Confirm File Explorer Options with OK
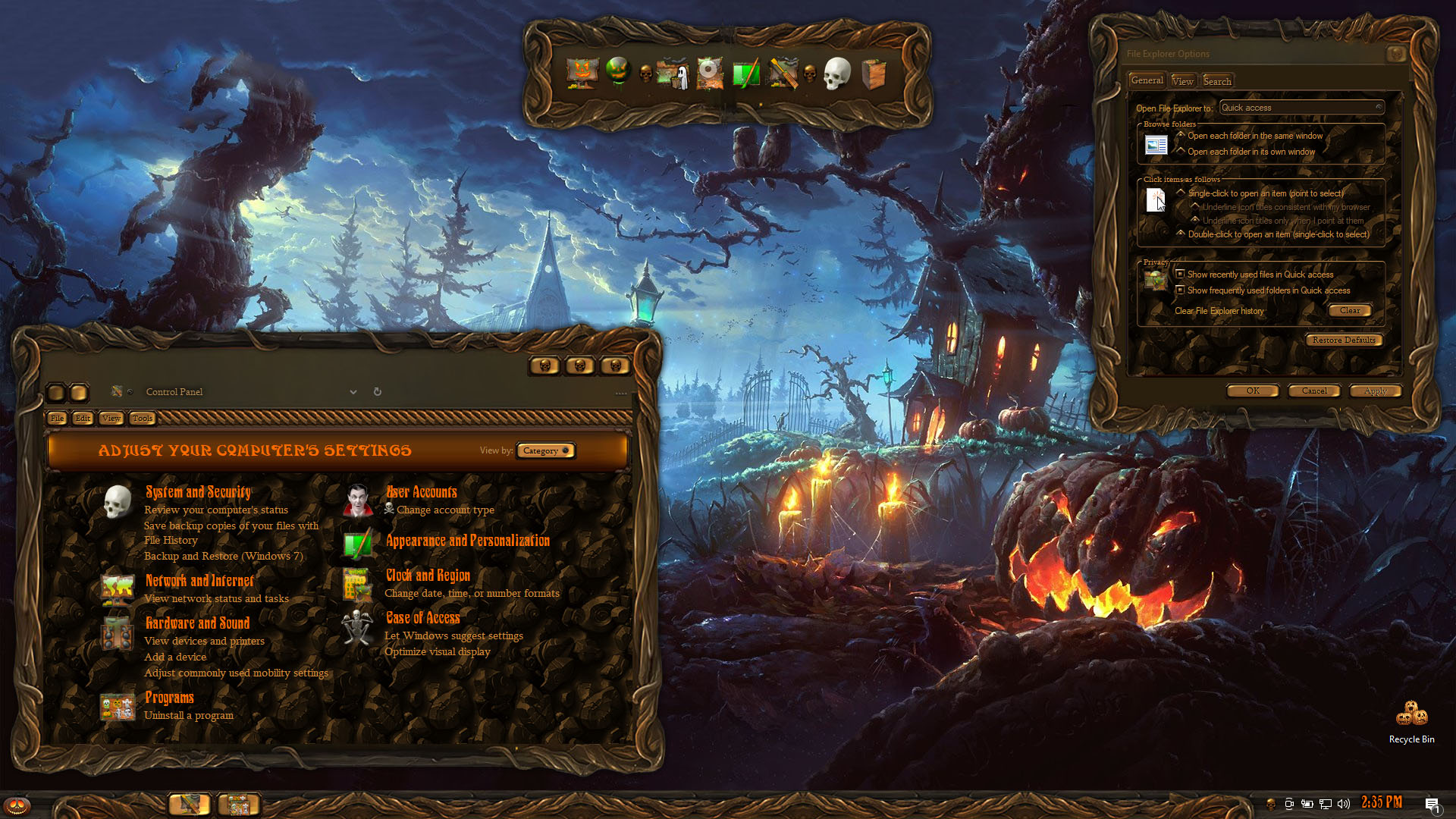 (1253, 391)
